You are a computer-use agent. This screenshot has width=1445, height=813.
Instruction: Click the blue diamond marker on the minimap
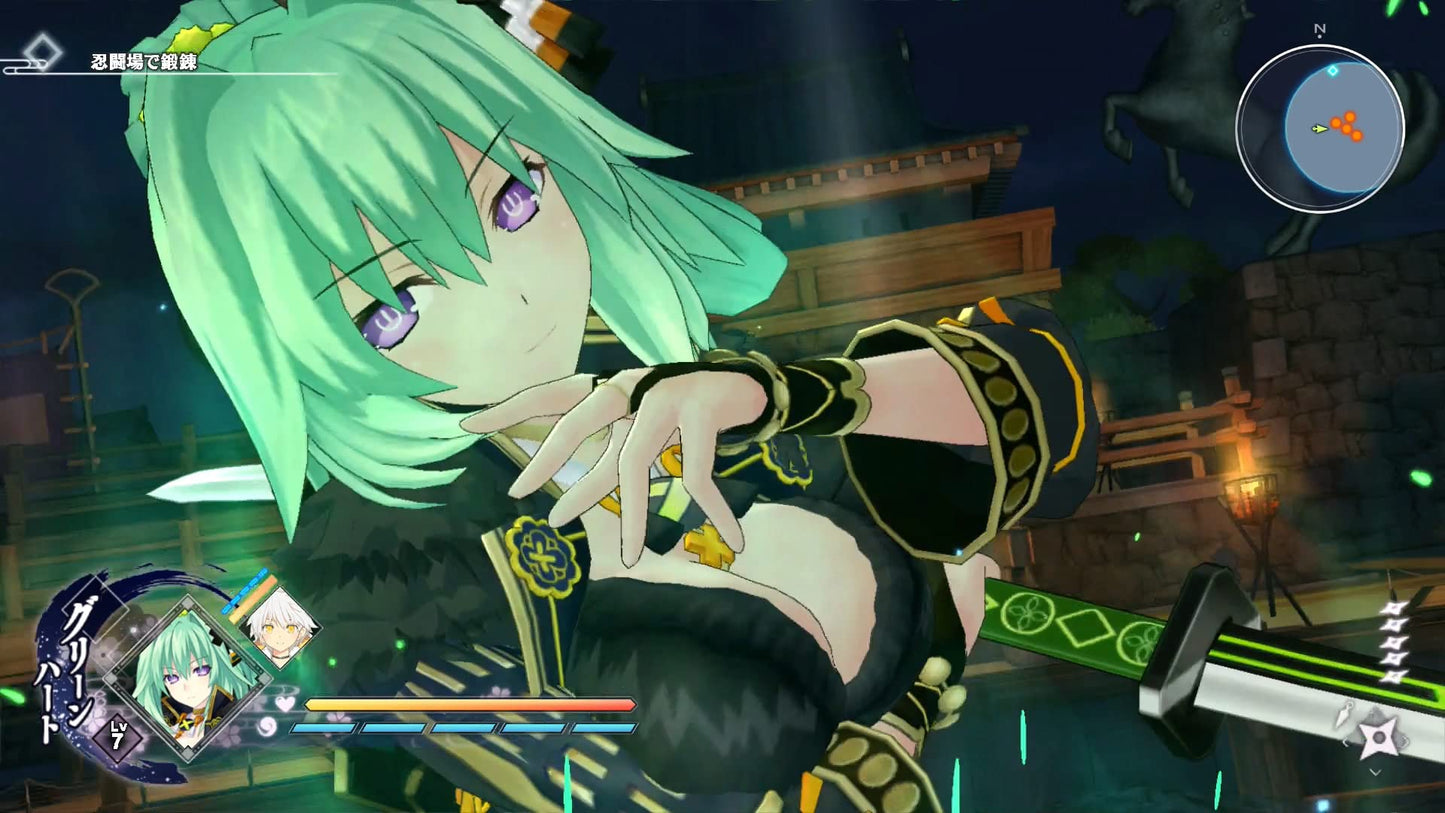(1332, 72)
